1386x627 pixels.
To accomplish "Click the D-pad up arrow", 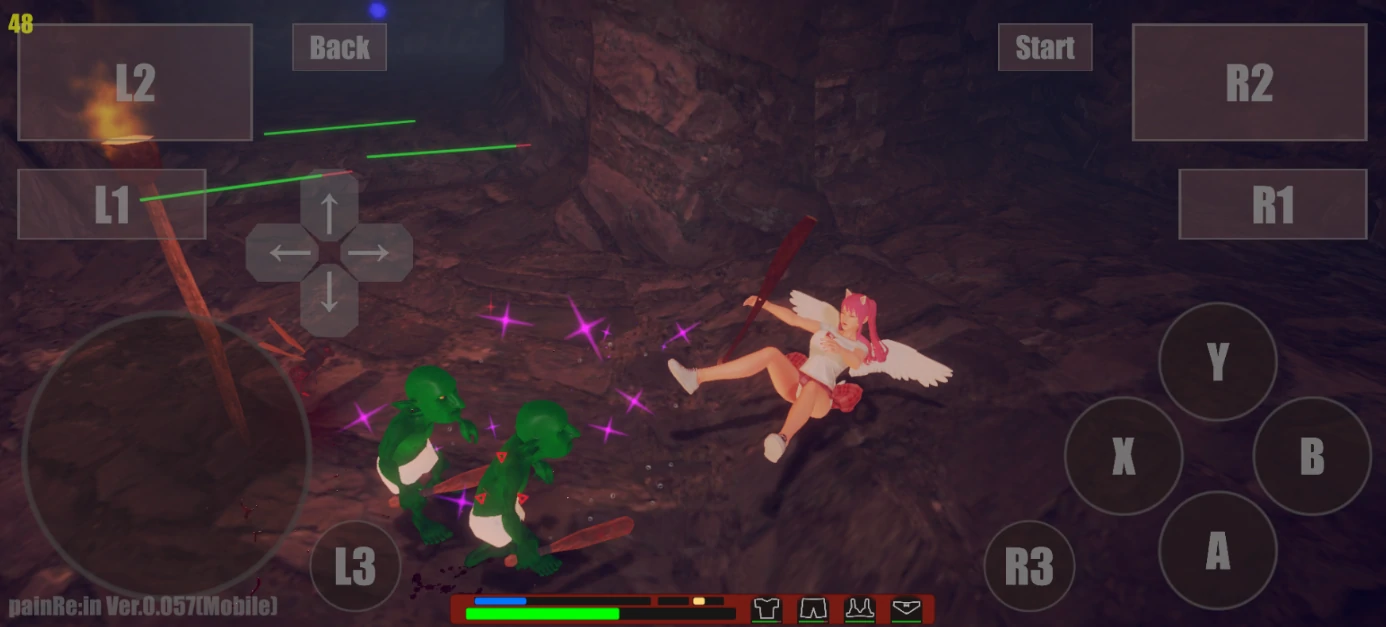I will pos(329,208).
